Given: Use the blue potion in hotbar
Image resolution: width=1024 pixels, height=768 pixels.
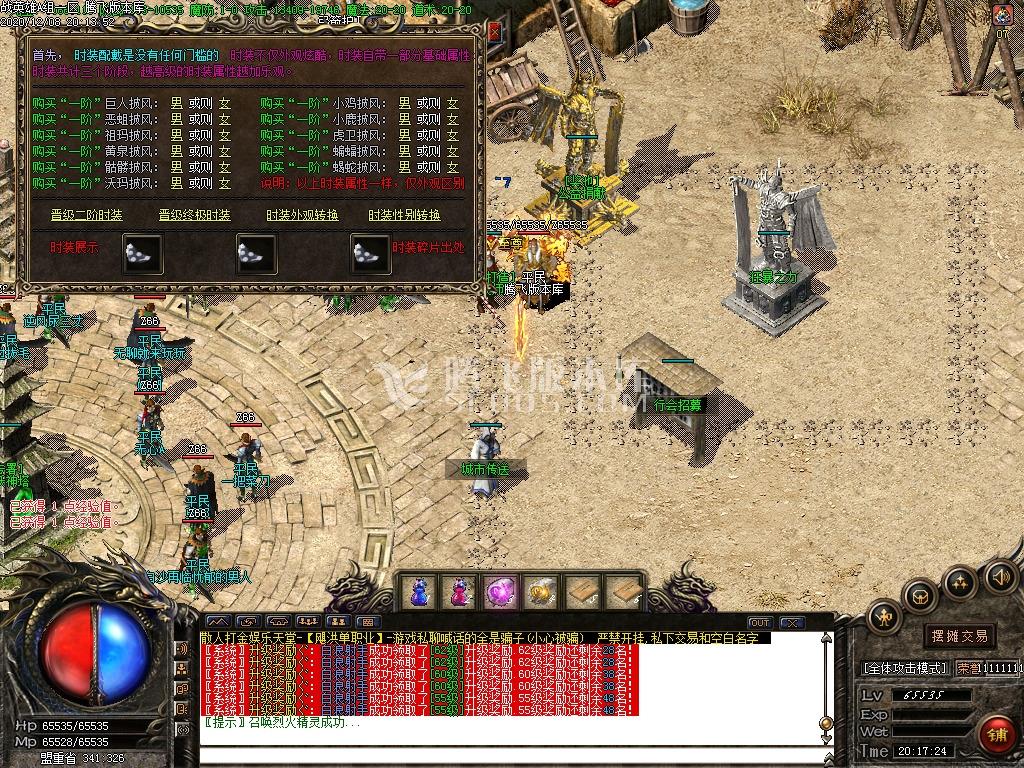Looking at the screenshot, I should 417,592.
